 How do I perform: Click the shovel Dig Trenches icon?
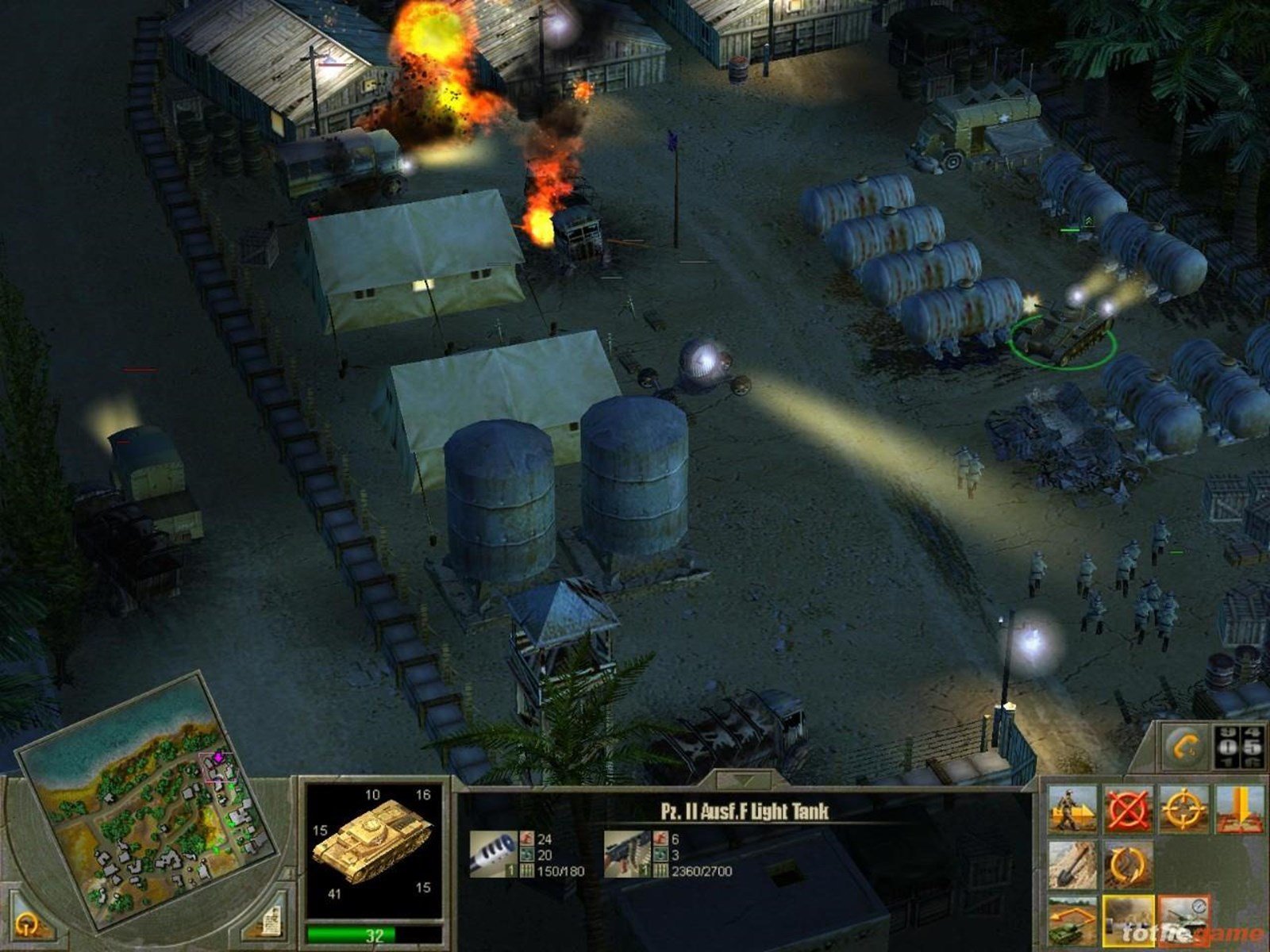tap(1072, 865)
